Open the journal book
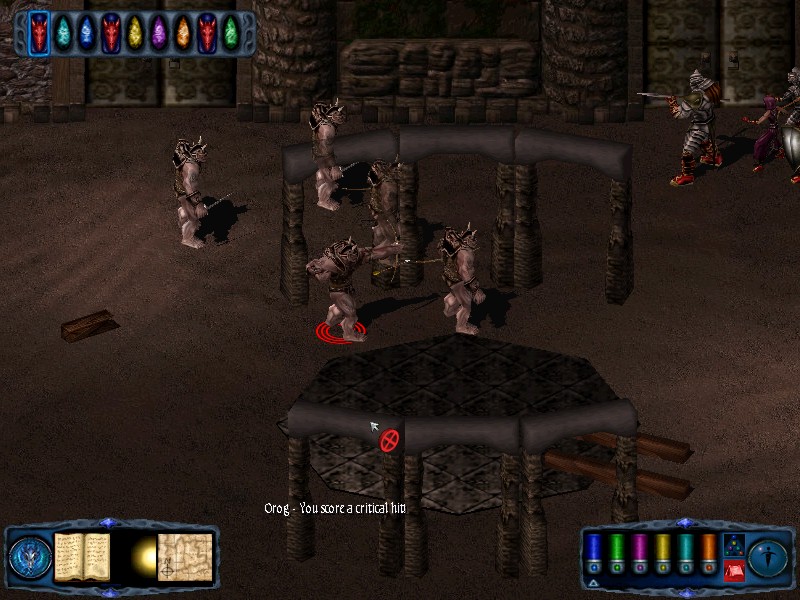Screen dimensions: 800x600 pyautogui.click(x=82, y=555)
